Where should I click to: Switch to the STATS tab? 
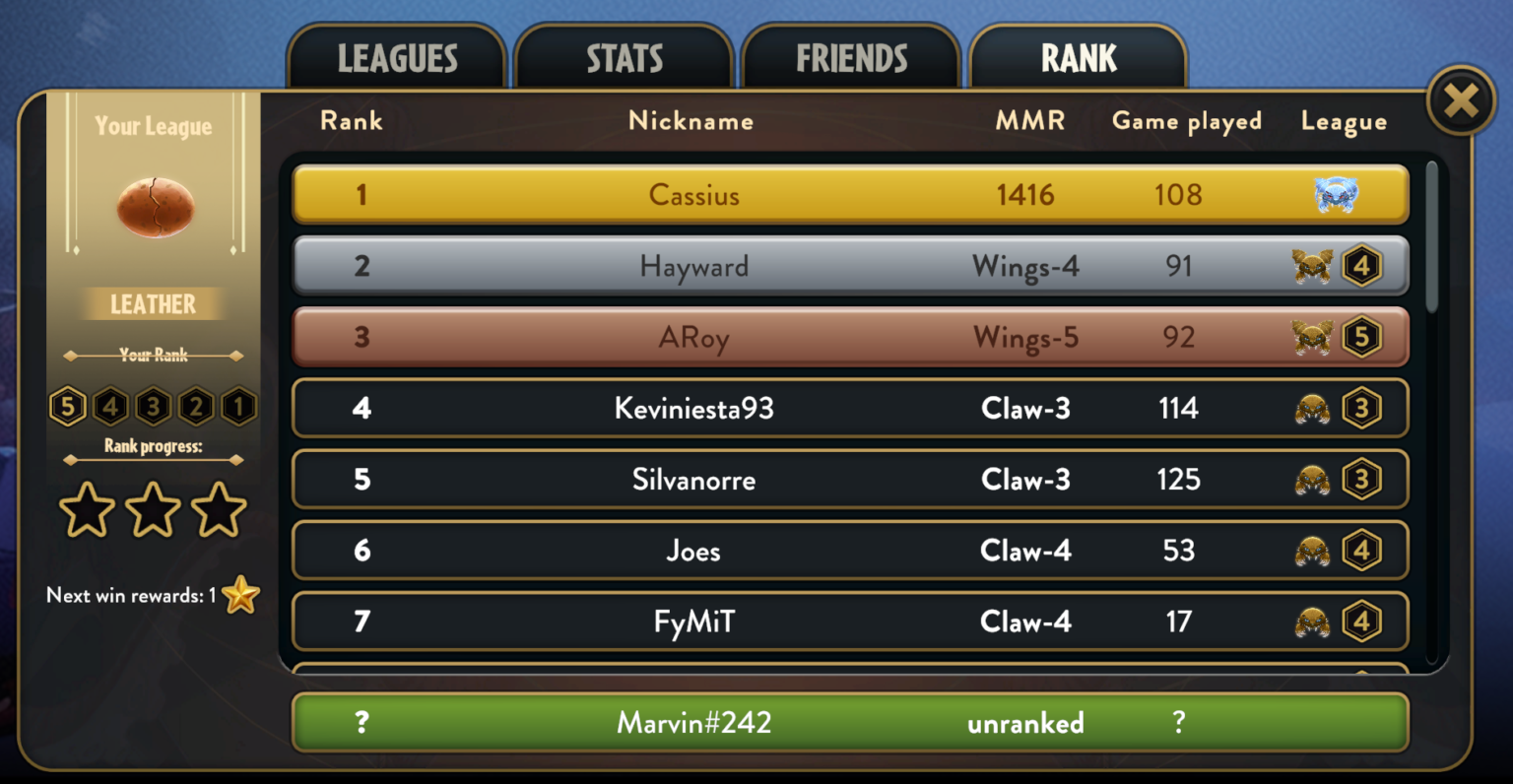(625, 57)
